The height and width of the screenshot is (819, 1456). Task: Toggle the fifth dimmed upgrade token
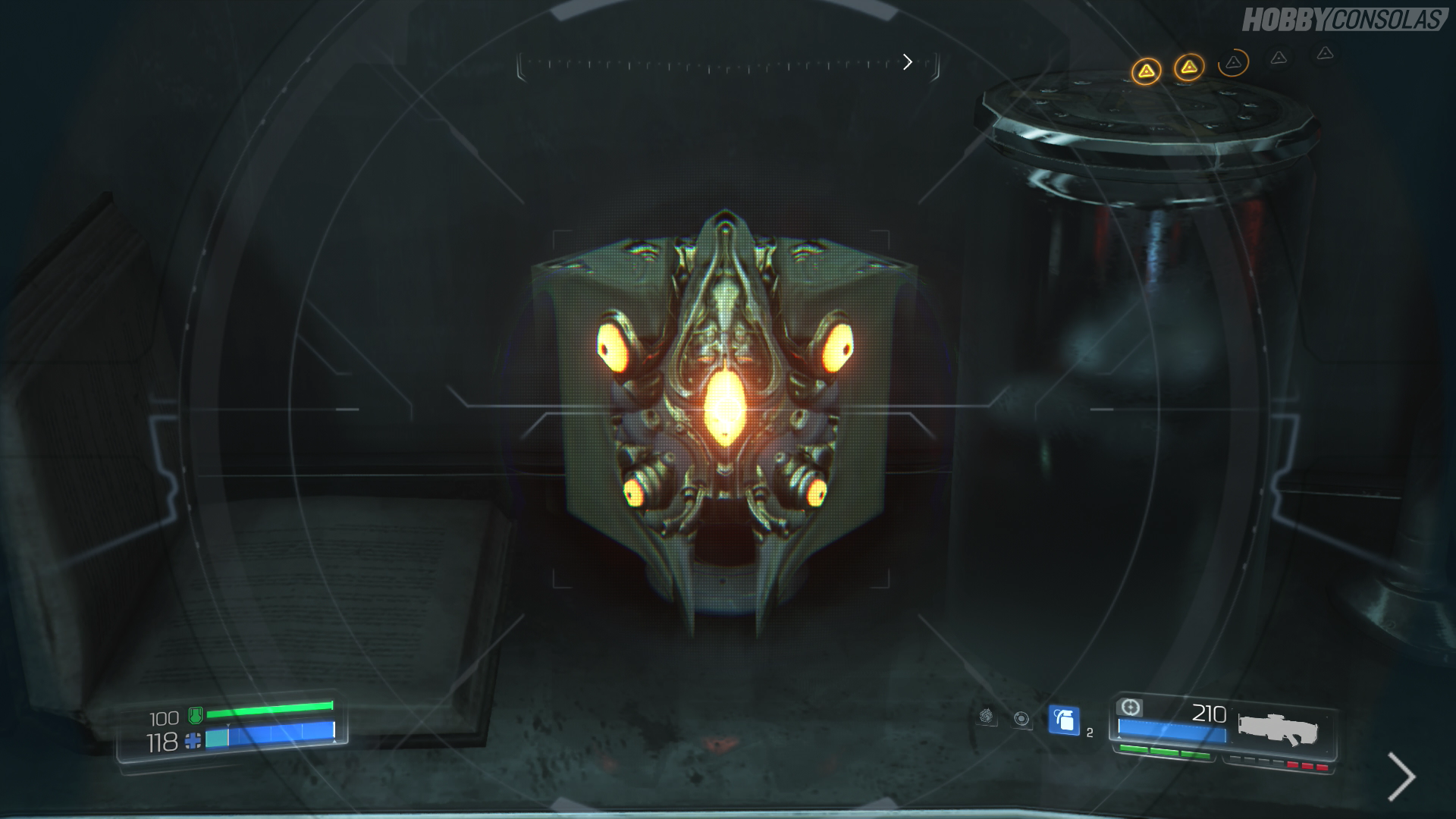coord(1325,55)
